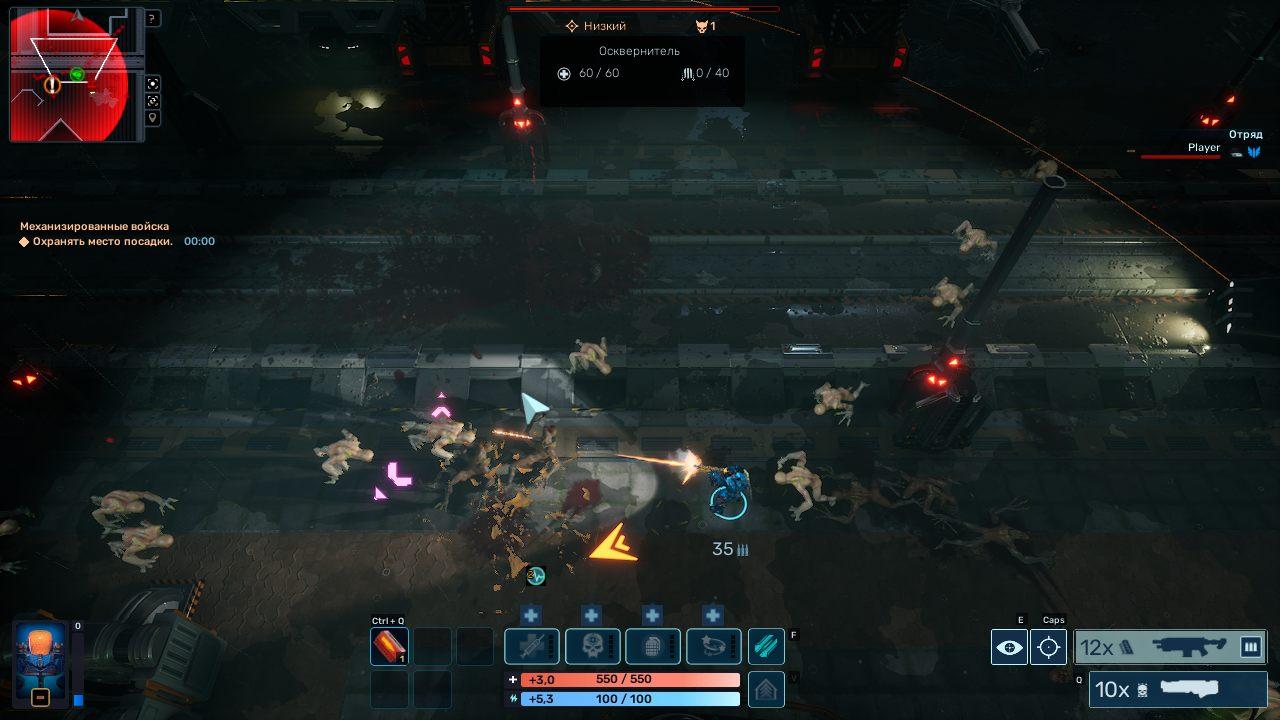Use the red consumable item slot
Screen dimensions: 1280x720
pyautogui.click(x=389, y=647)
